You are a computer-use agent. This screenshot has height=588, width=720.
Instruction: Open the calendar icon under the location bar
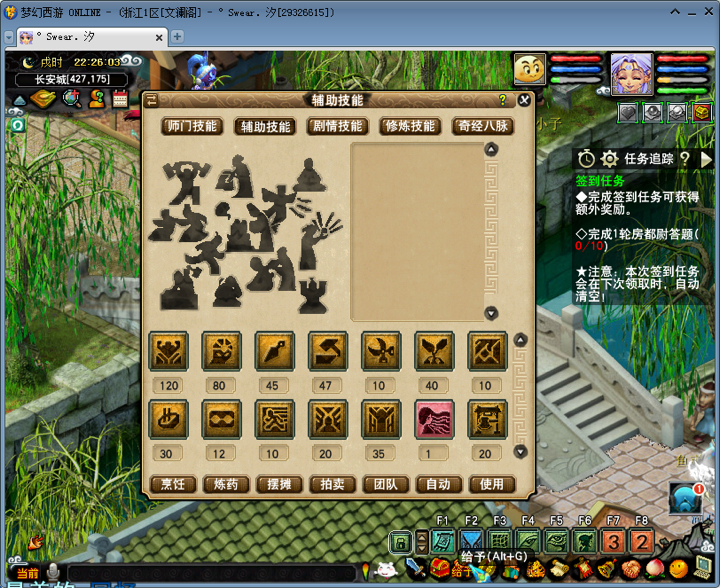[x=121, y=99]
